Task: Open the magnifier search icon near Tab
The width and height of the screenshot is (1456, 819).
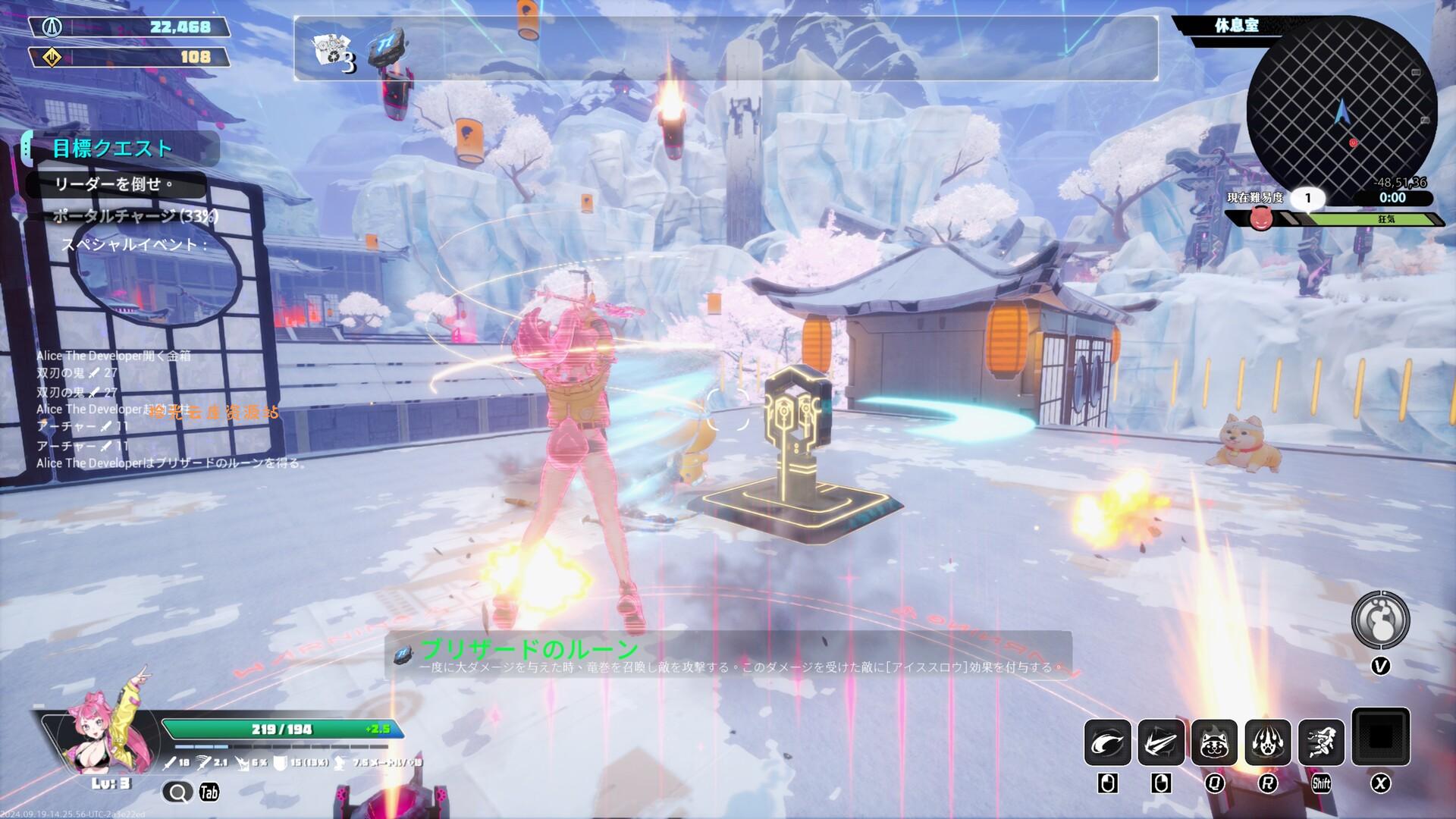Action: click(179, 792)
